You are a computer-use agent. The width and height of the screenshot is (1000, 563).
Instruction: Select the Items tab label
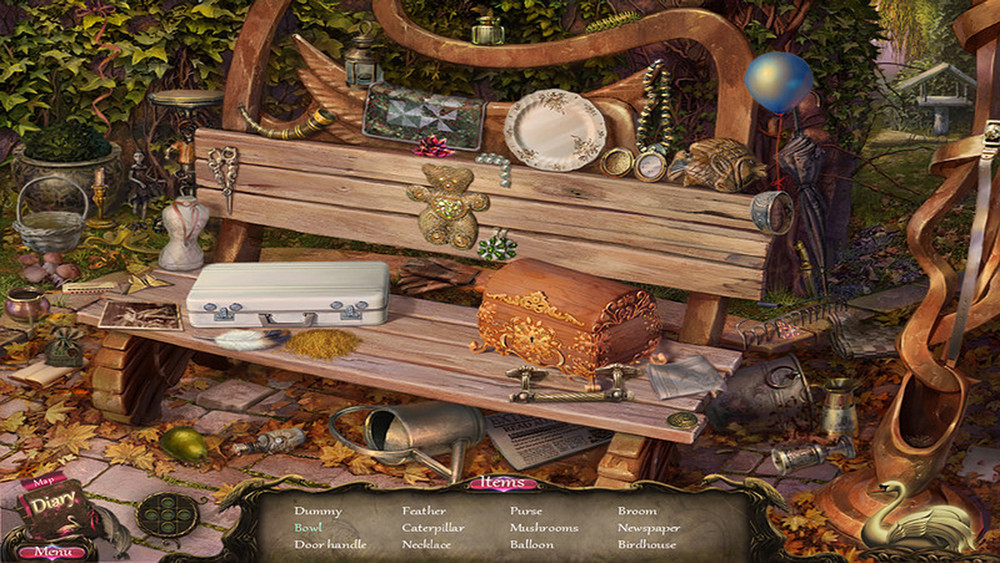(503, 483)
